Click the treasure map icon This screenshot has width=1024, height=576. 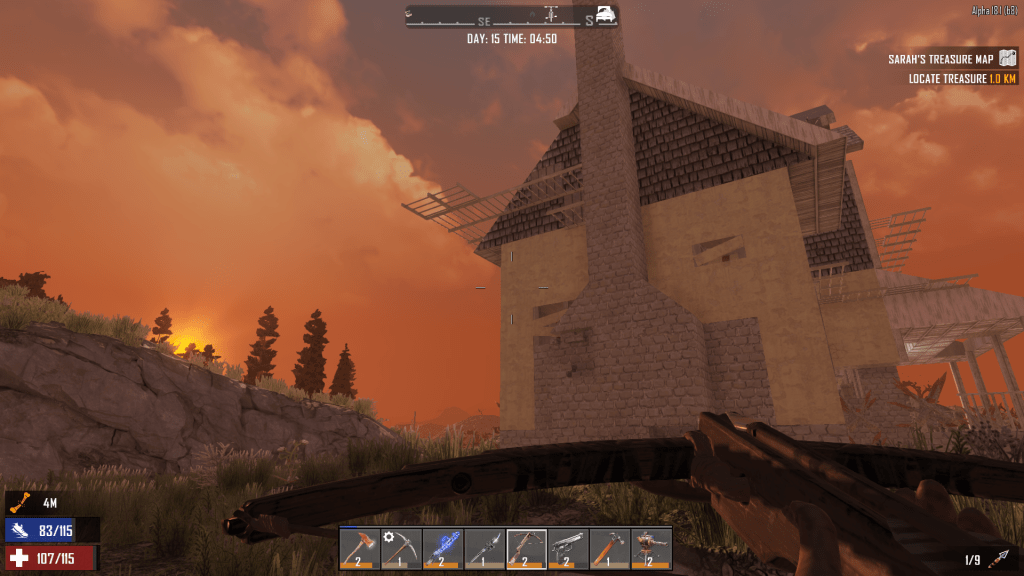pos(1008,60)
